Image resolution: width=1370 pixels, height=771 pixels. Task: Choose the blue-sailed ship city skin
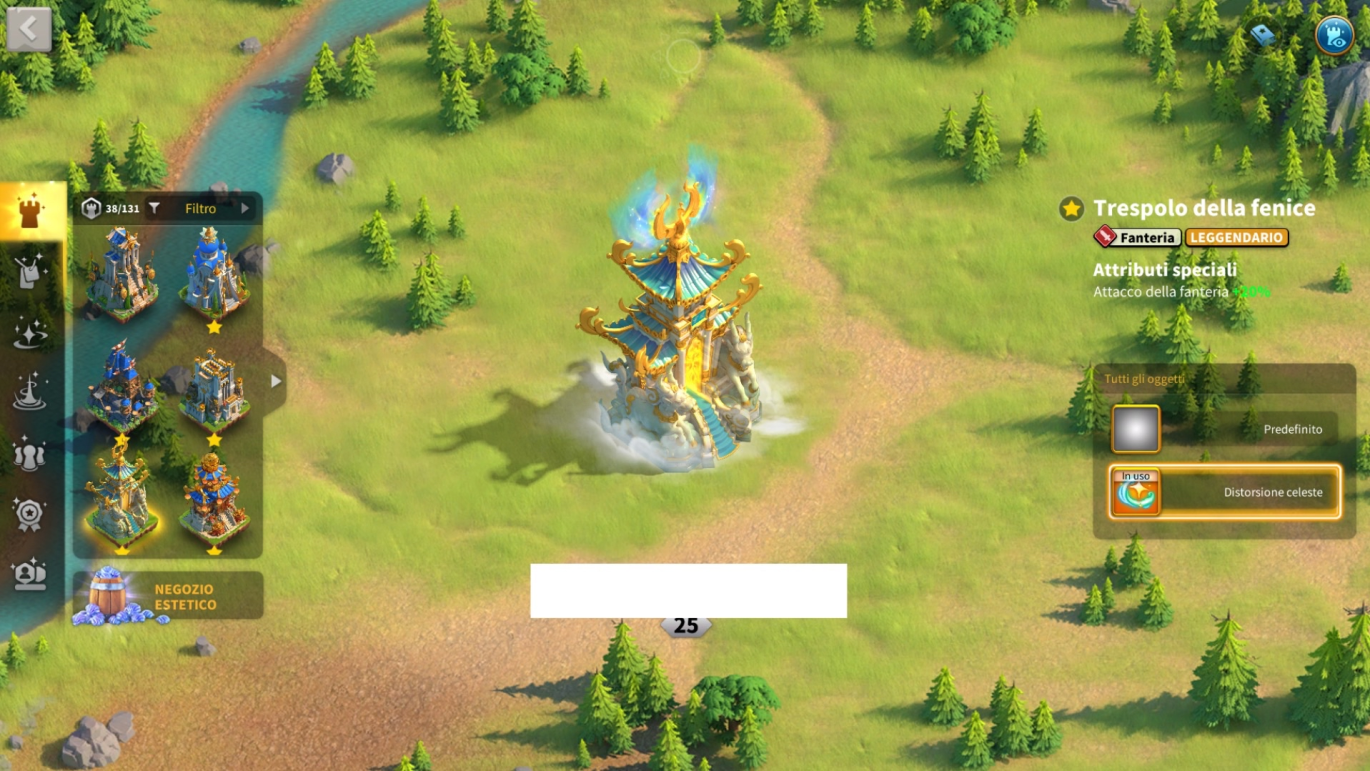(x=121, y=387)
